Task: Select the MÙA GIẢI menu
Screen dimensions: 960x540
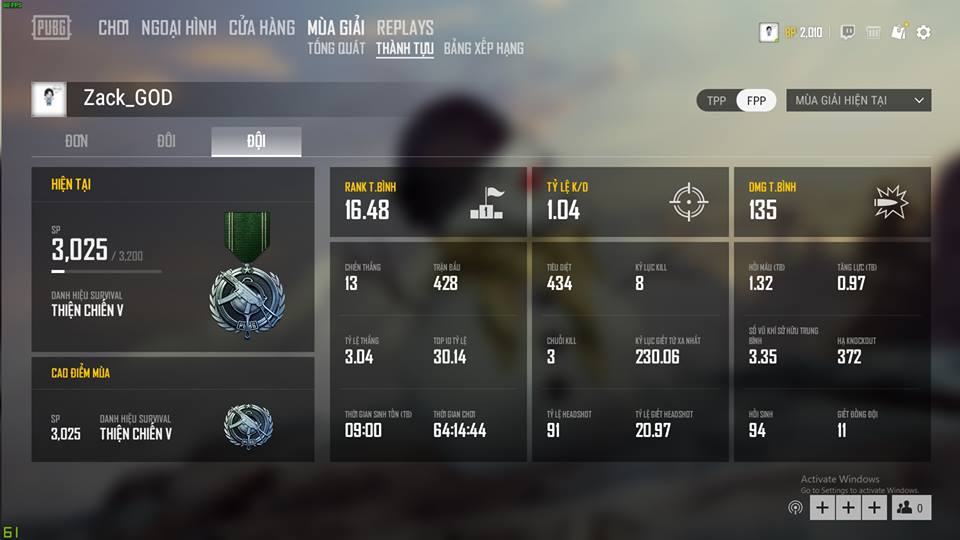Action: (x=336, y=28)
